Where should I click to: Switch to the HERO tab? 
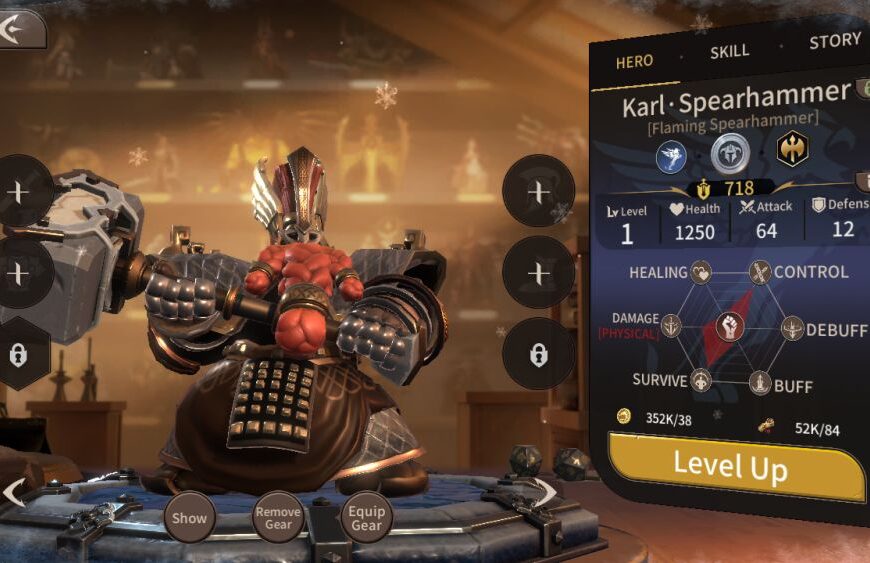[x=634, y=61]
